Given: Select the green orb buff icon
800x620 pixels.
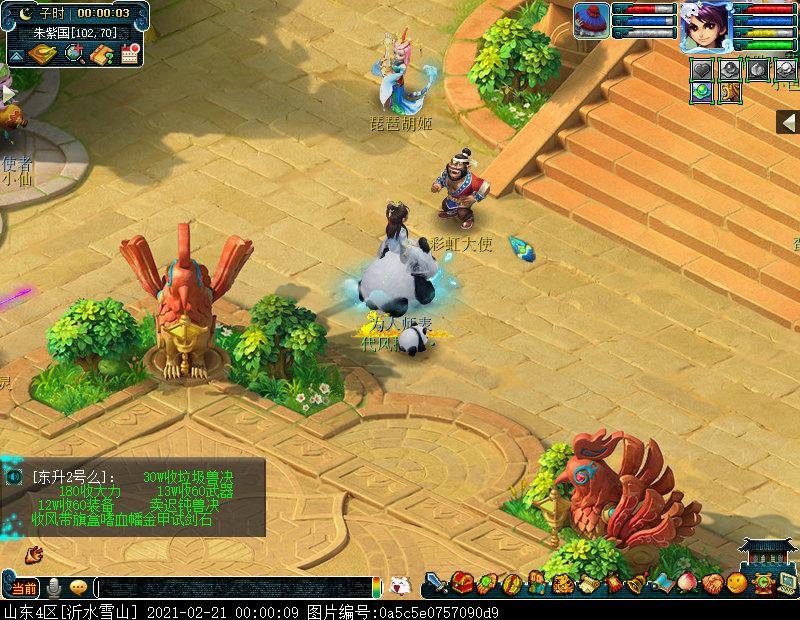Looking at the screenshot, I should pos(703,91).
